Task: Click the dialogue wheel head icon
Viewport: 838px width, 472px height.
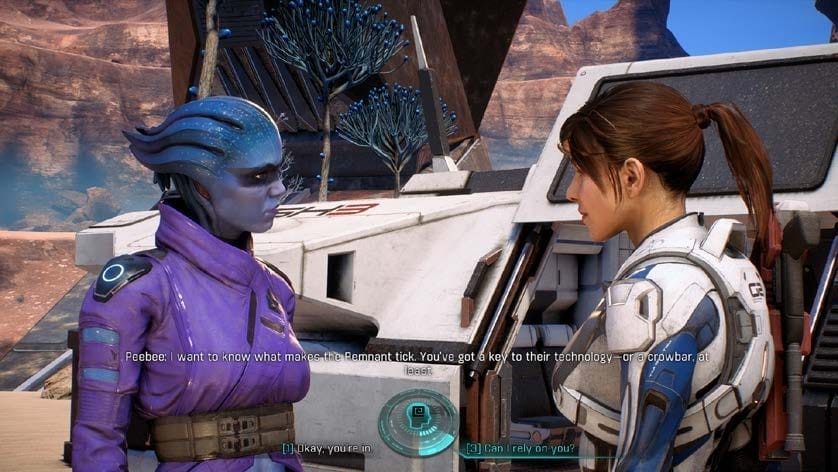Action: [418, 422]
